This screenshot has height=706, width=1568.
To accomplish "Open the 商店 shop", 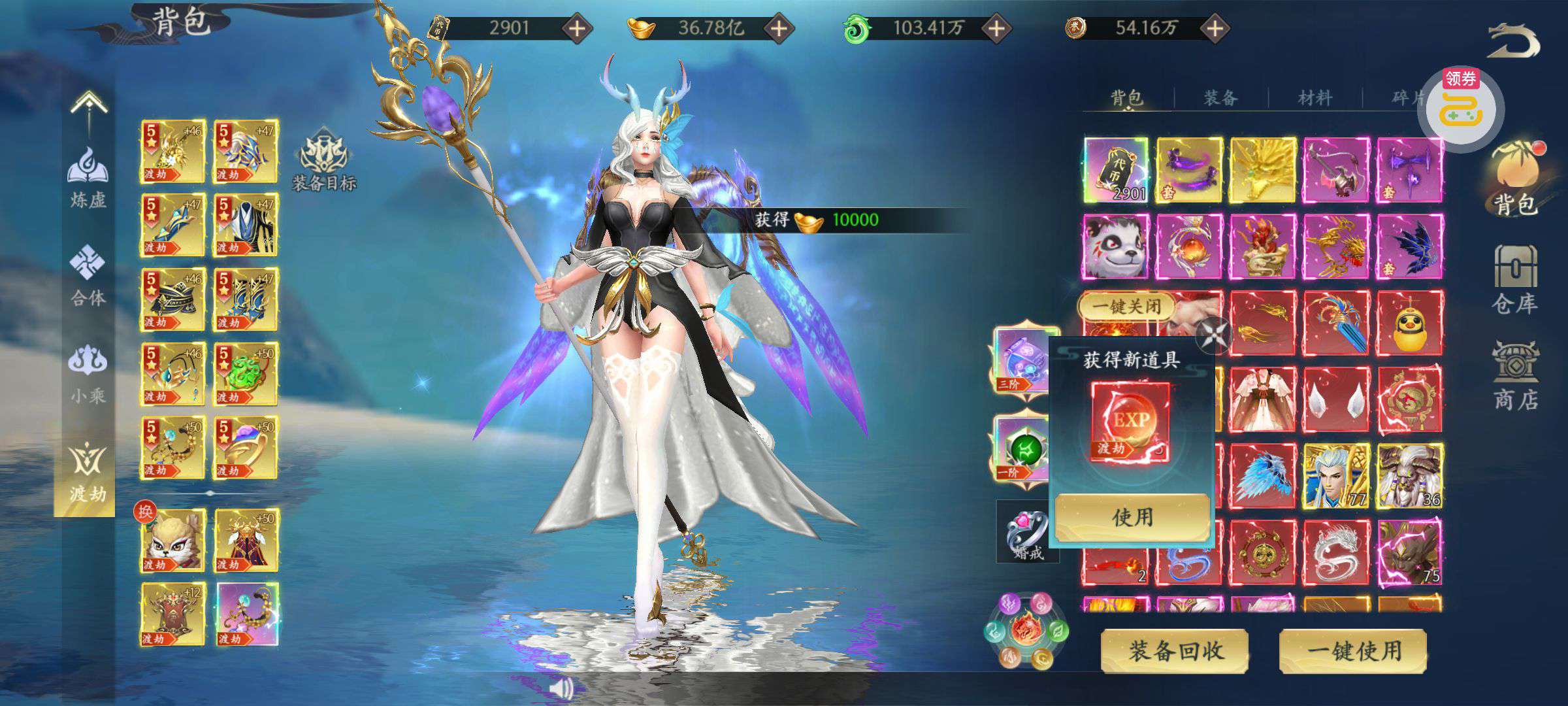I will pos(1516,377).
